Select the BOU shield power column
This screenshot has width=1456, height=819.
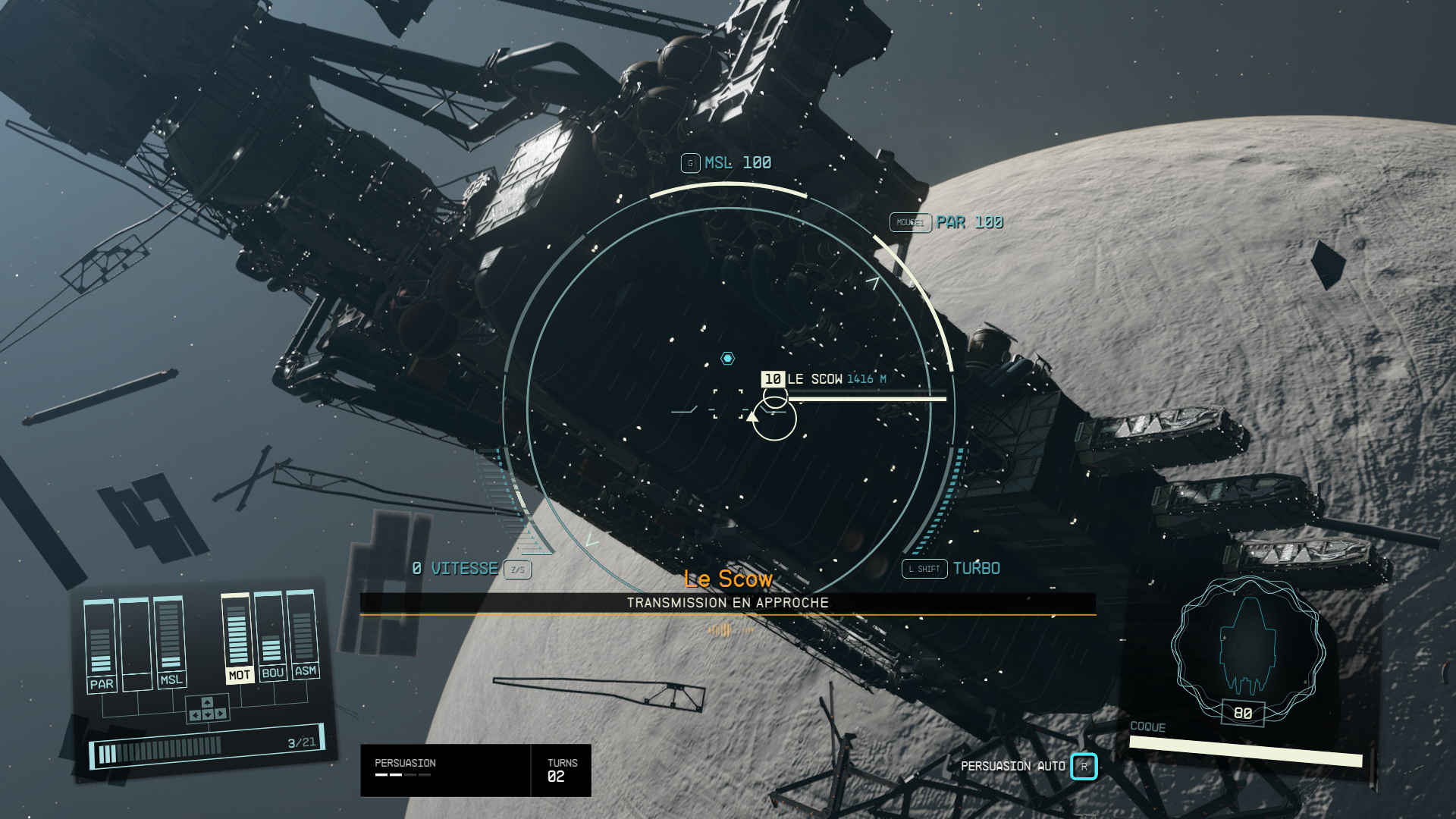tap(271, 635)
